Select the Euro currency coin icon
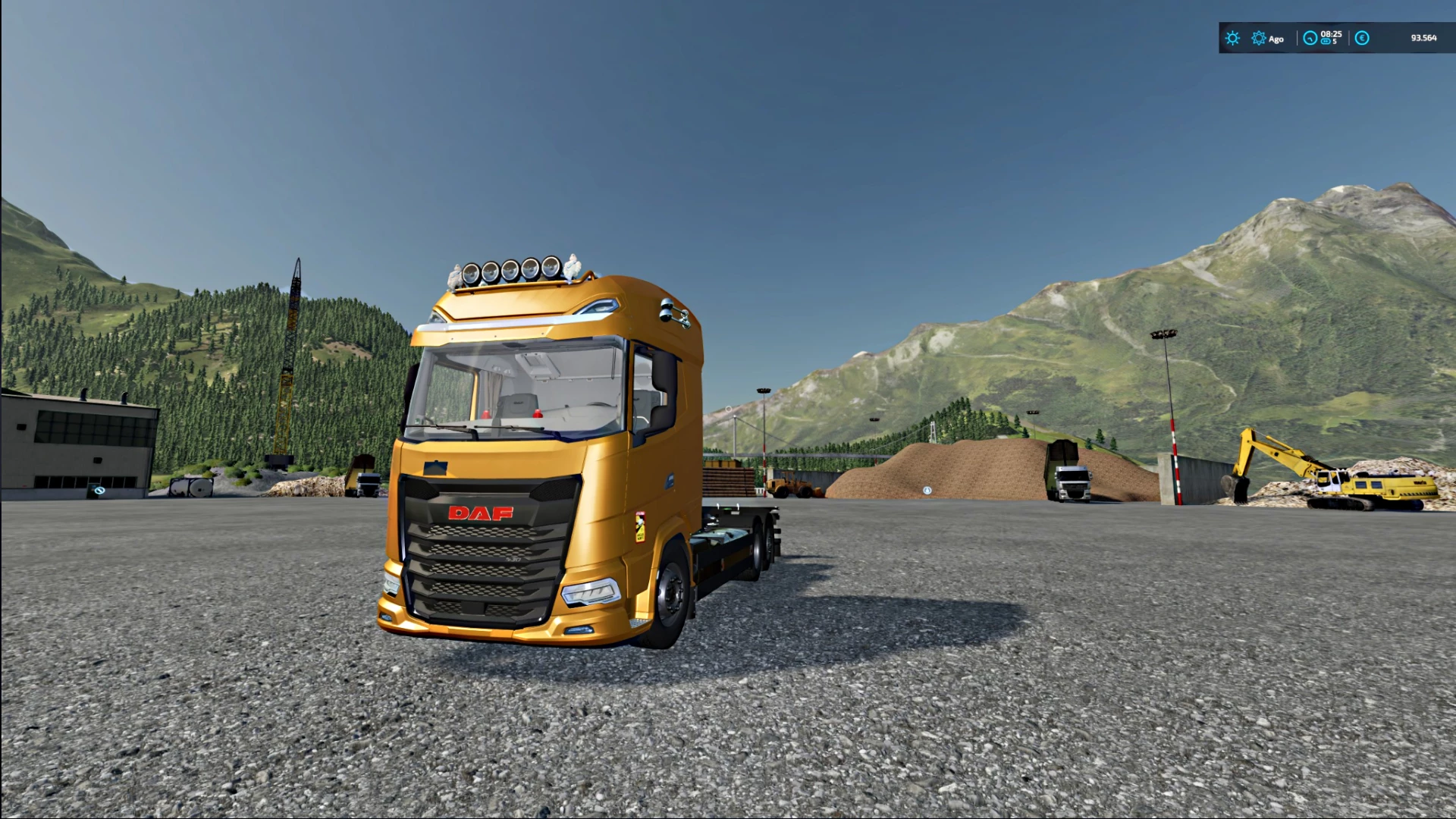This screenshot has width=1456, height=819. tap(1361, 38)
